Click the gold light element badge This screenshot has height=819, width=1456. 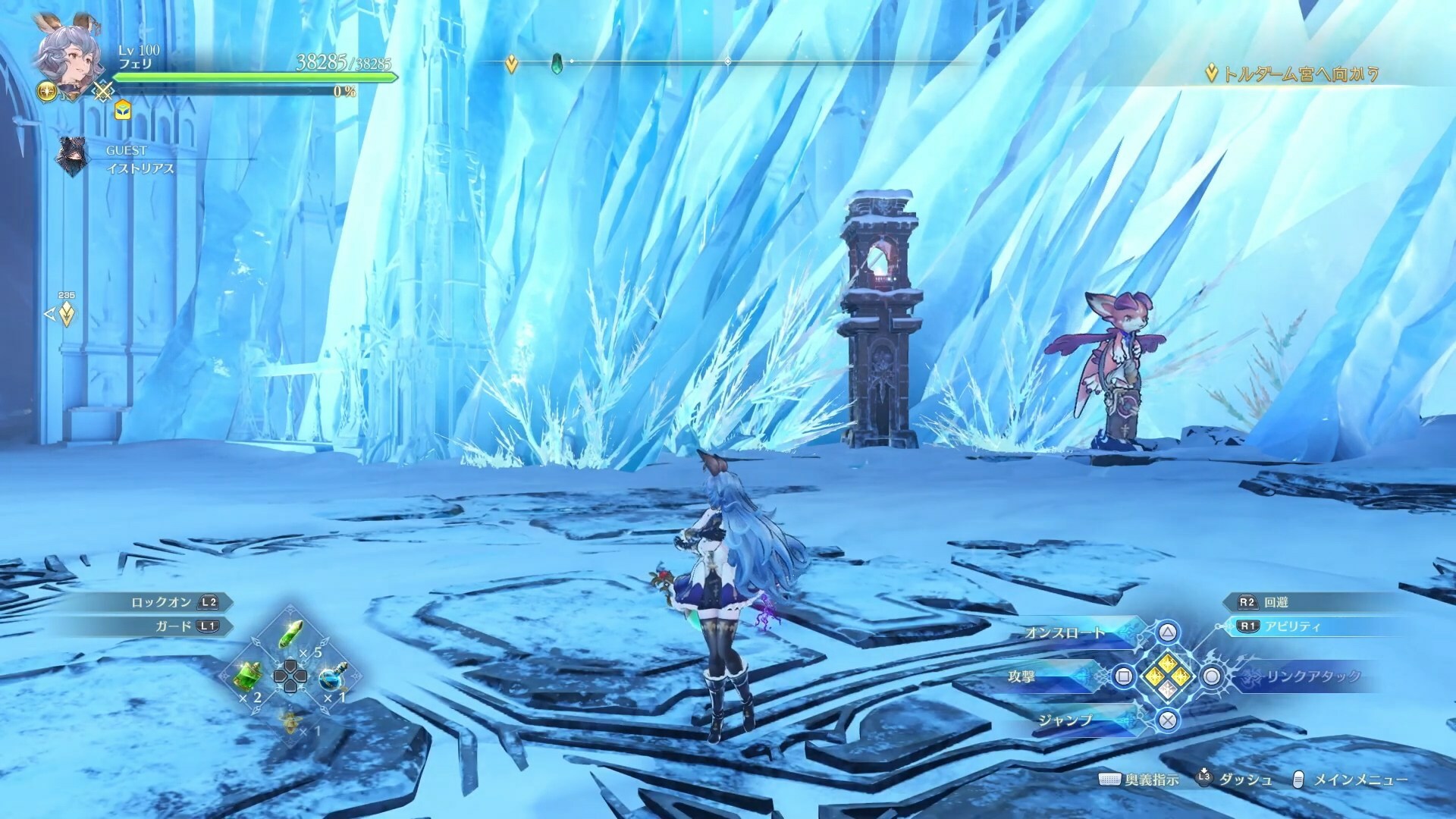tap(45, 92)
